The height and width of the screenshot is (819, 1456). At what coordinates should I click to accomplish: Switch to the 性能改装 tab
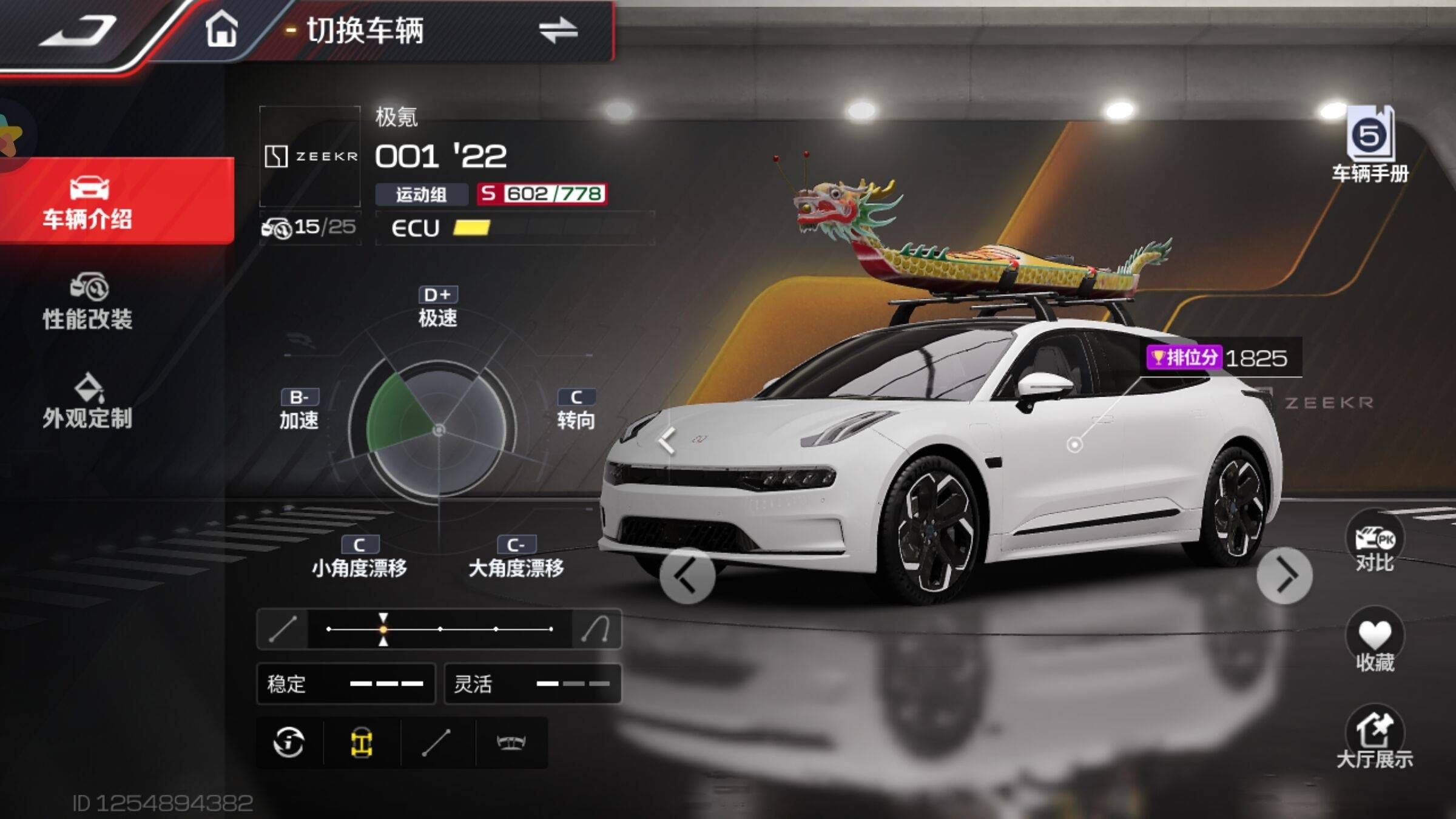pos(88,302)
